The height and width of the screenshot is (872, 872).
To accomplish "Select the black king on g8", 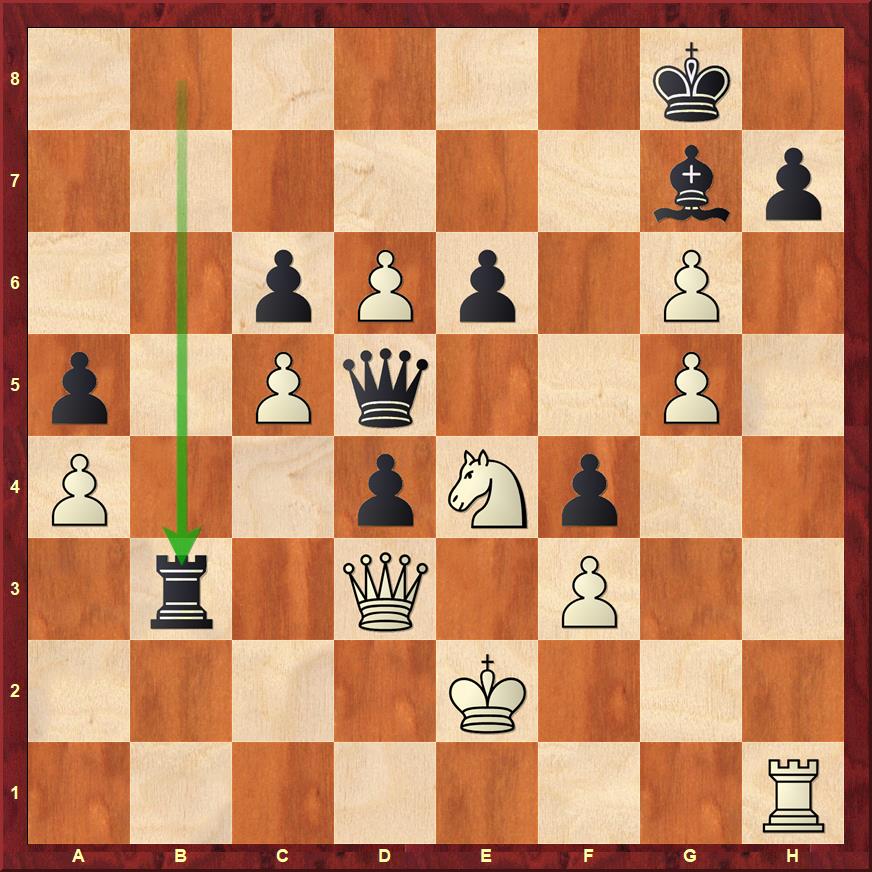I will (691, 80).
